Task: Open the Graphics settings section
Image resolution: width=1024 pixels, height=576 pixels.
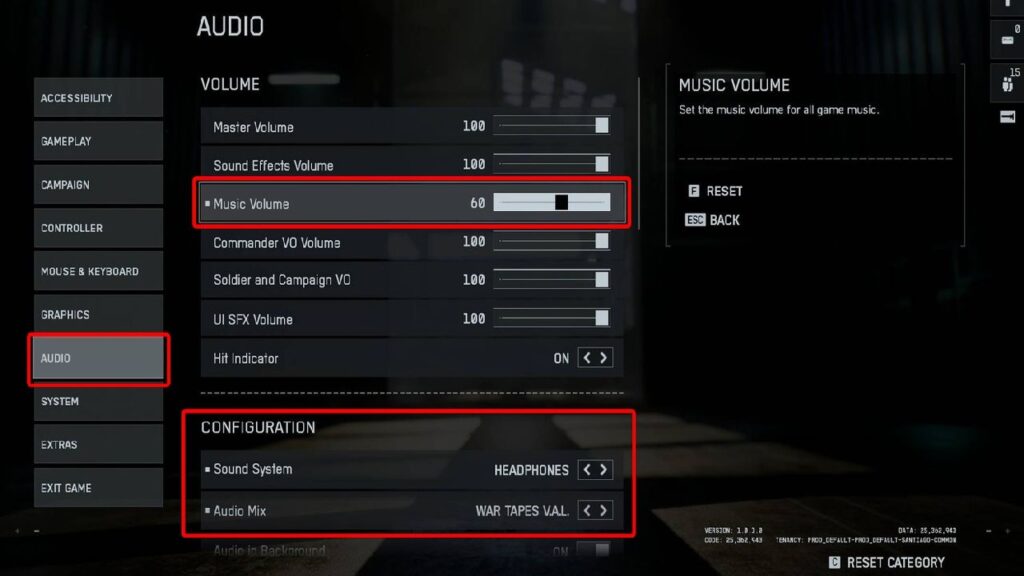Action: point(97,314)
